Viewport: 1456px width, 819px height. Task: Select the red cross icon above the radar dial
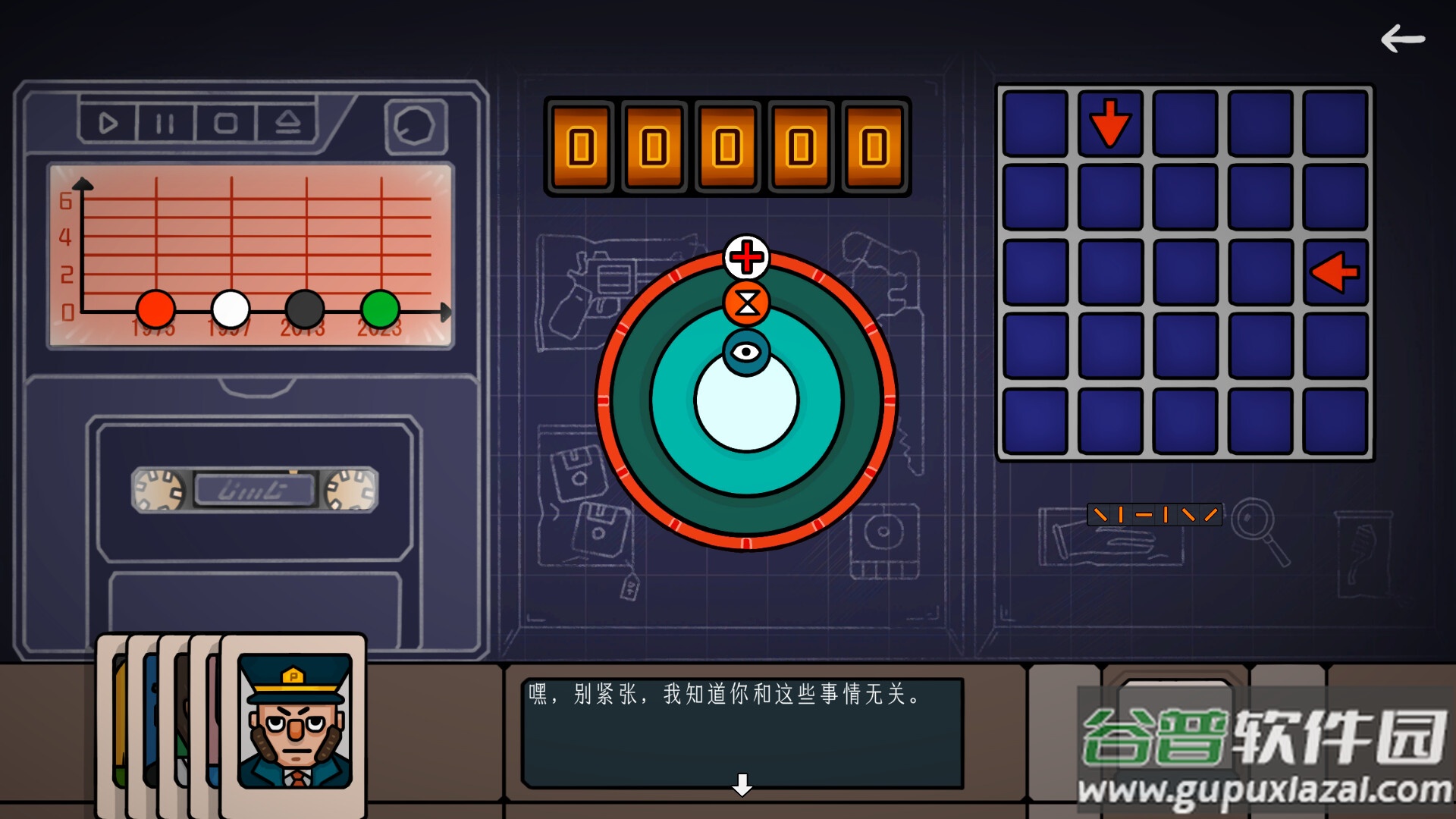(x=745, y=258)
